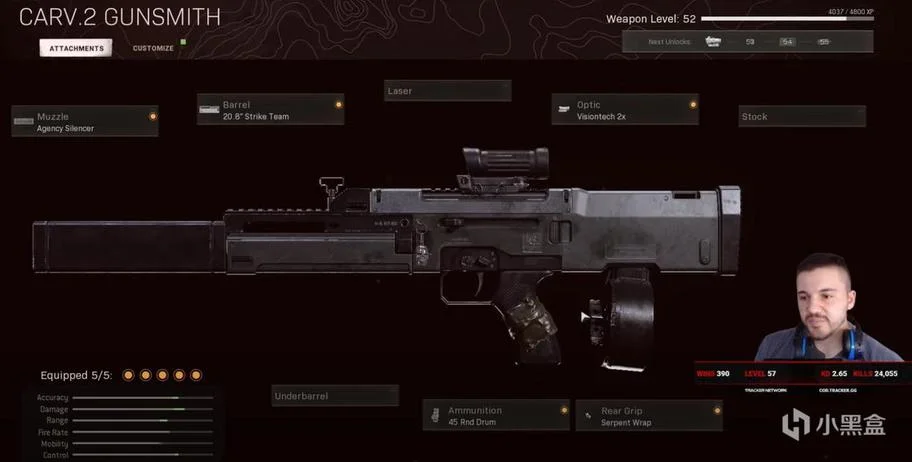The height and width of the screenshot is (462, 912).
Task: Select the Muzzle slot with Agency Silencer
Action: coord(85,121)
